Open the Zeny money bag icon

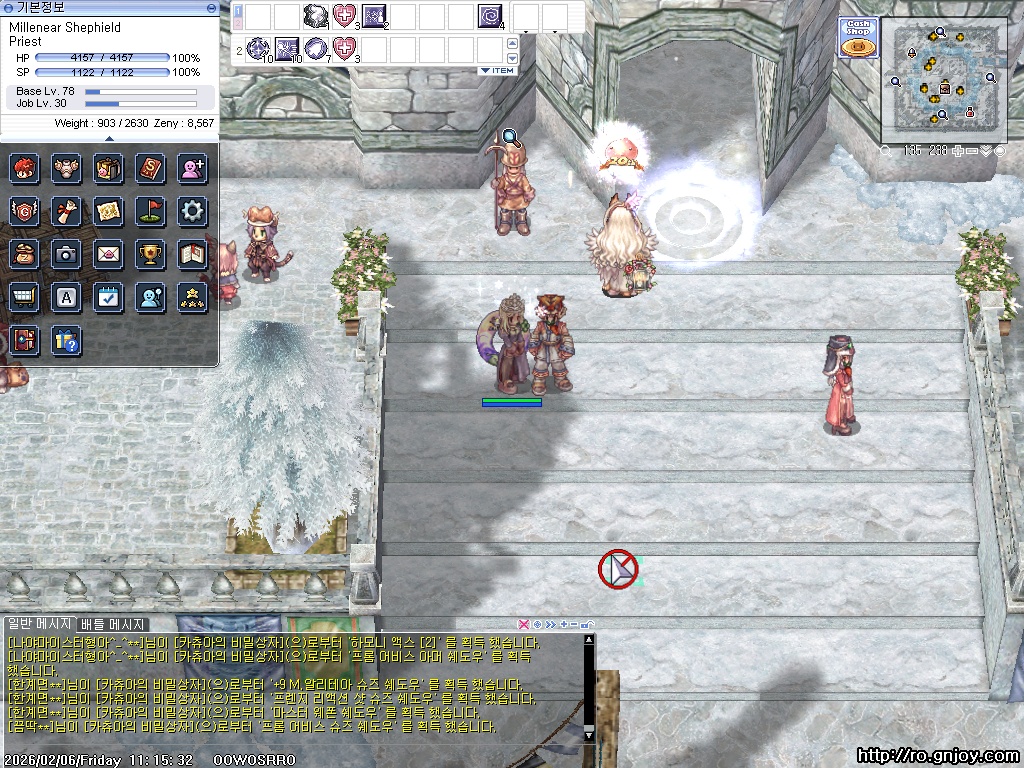pos(24,254)
